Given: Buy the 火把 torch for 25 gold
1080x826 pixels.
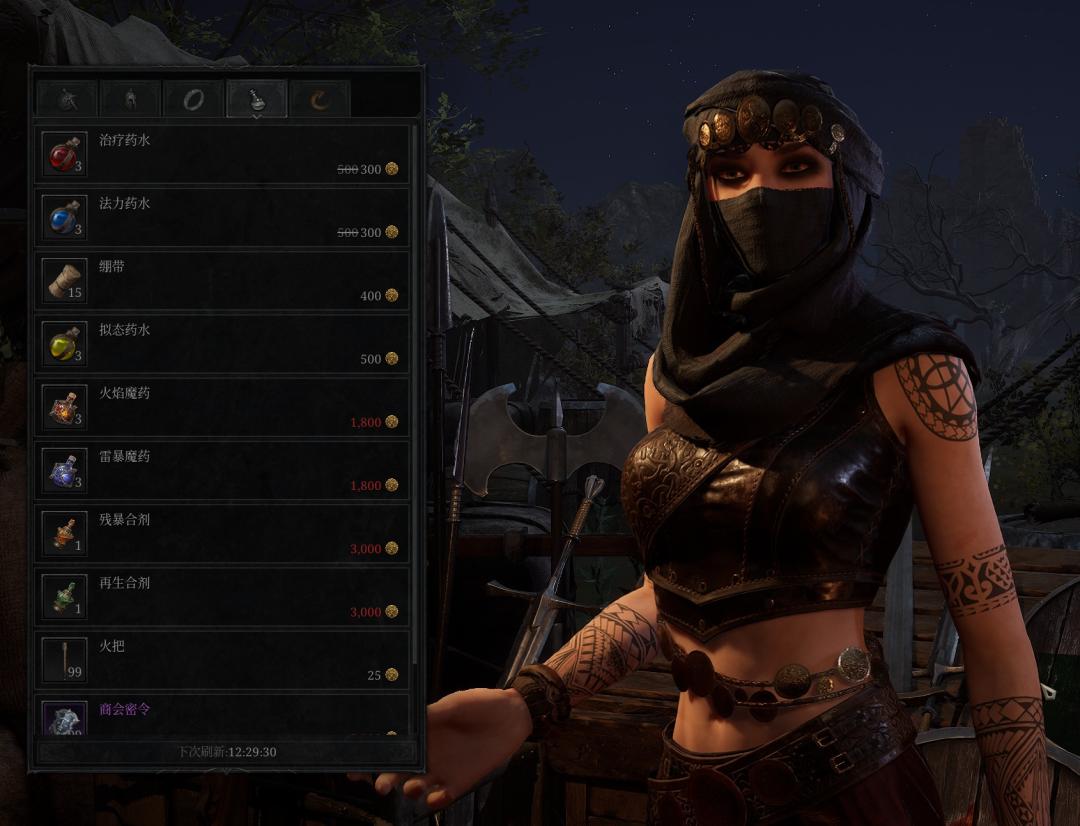Looking at the screenshot, I should click(x=222, y=659).
